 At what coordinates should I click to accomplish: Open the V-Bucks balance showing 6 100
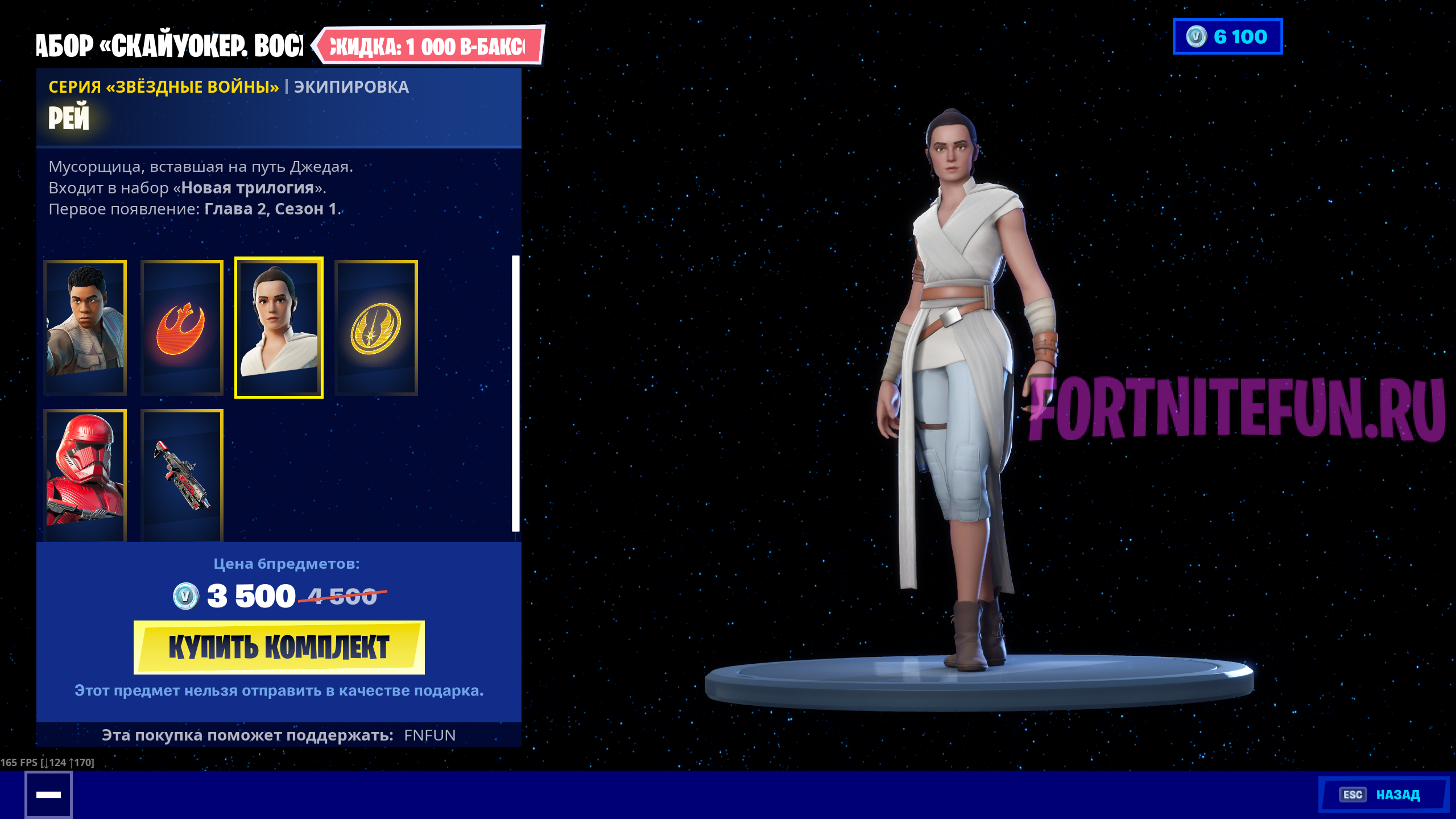[x=1227, y=36]
